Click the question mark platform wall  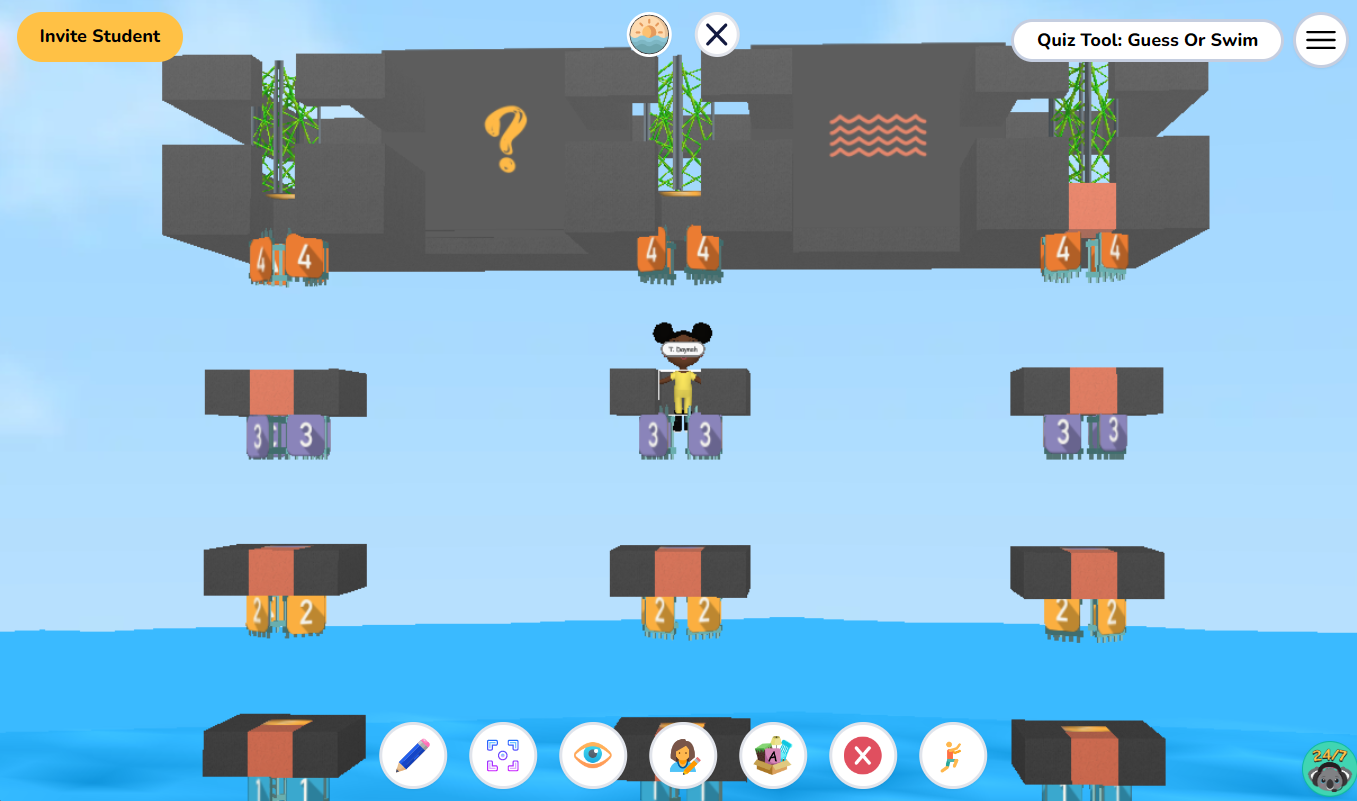click(x=508, y=137)
